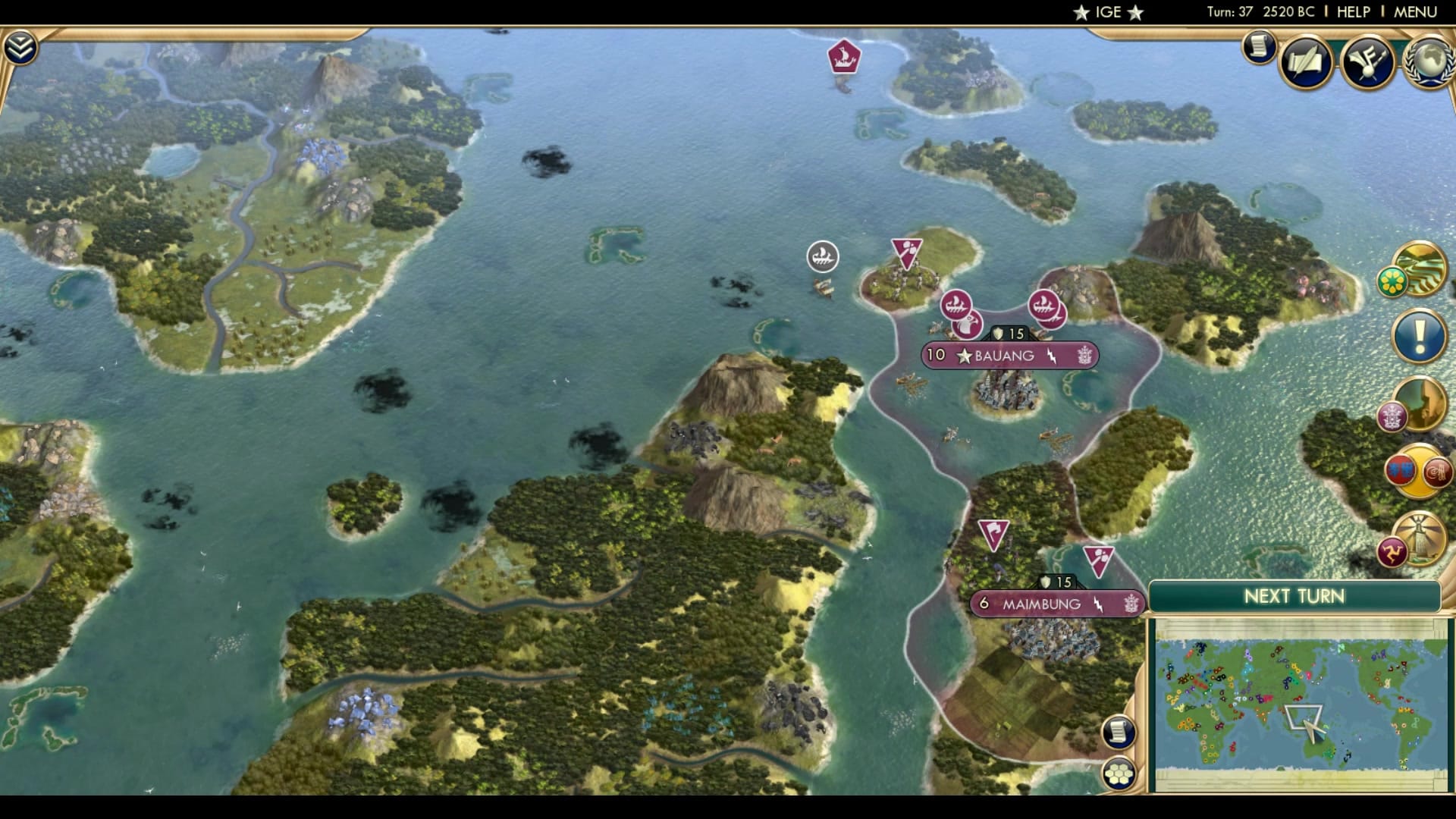Click the Isle of Man triskelion notification
Viewport: 1456px width, 819px height.
click(1392, 551)
